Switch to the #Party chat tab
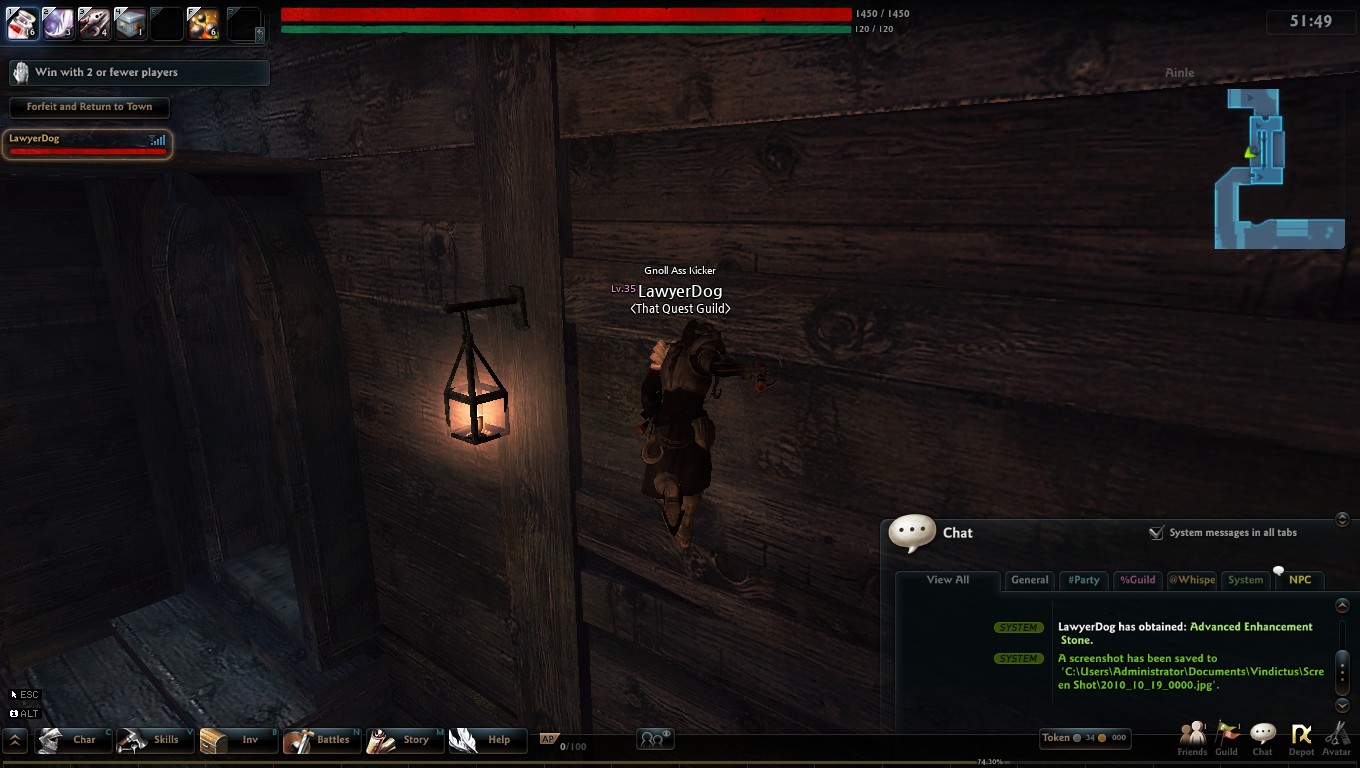 pyautogui.click(x=1083, y=580)
